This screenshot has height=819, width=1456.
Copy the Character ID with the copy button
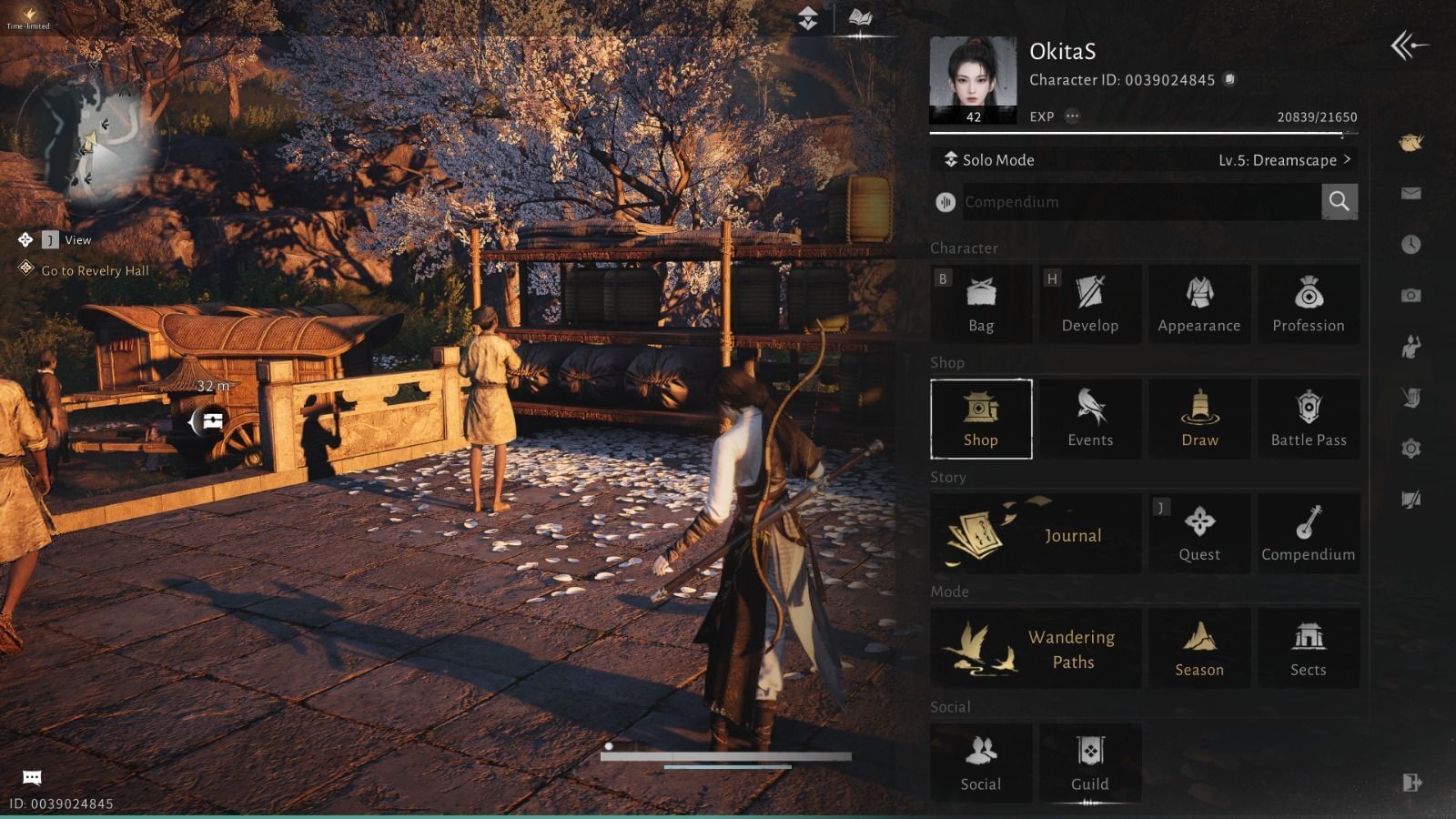[1228, 80]
